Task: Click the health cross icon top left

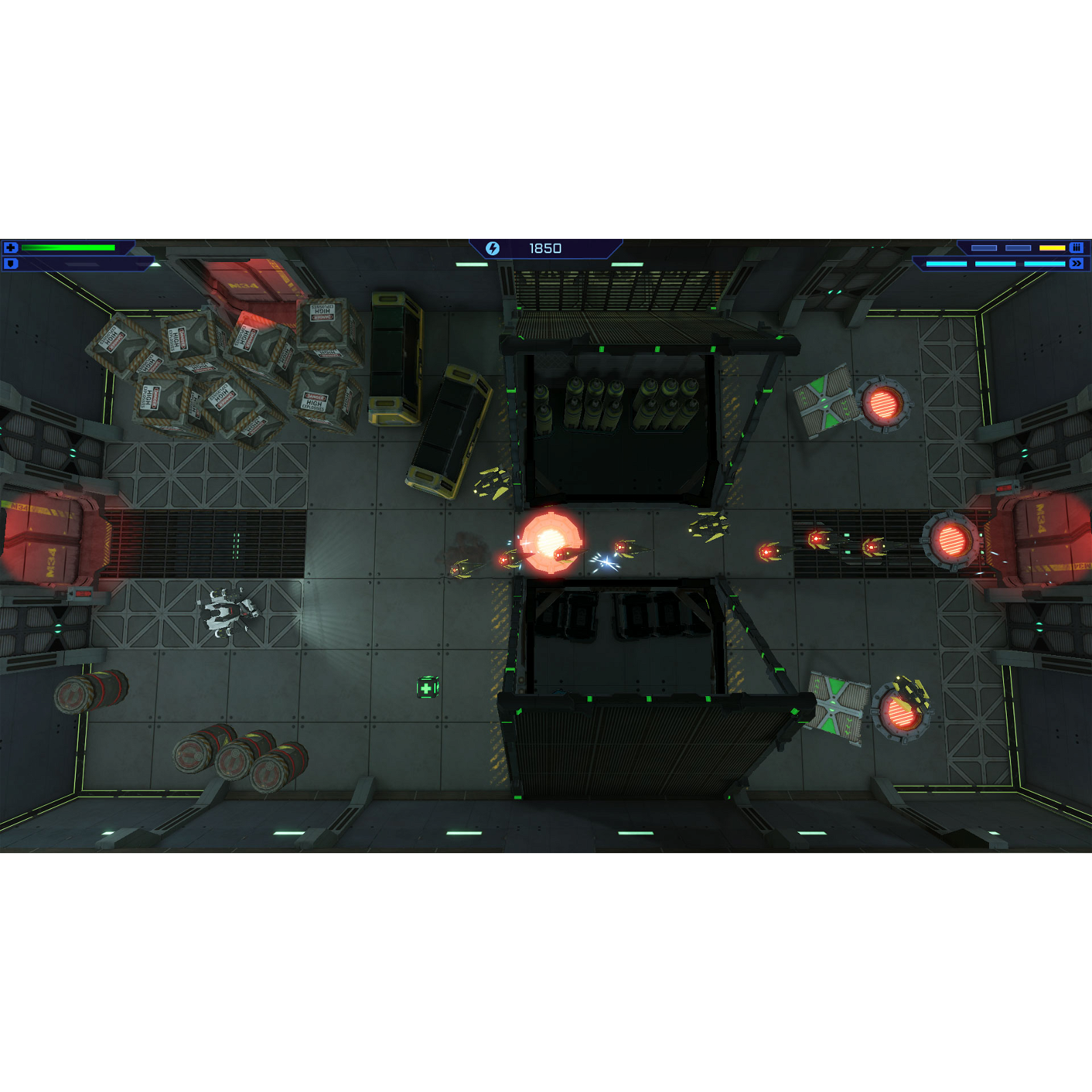Action: point(10,248)
